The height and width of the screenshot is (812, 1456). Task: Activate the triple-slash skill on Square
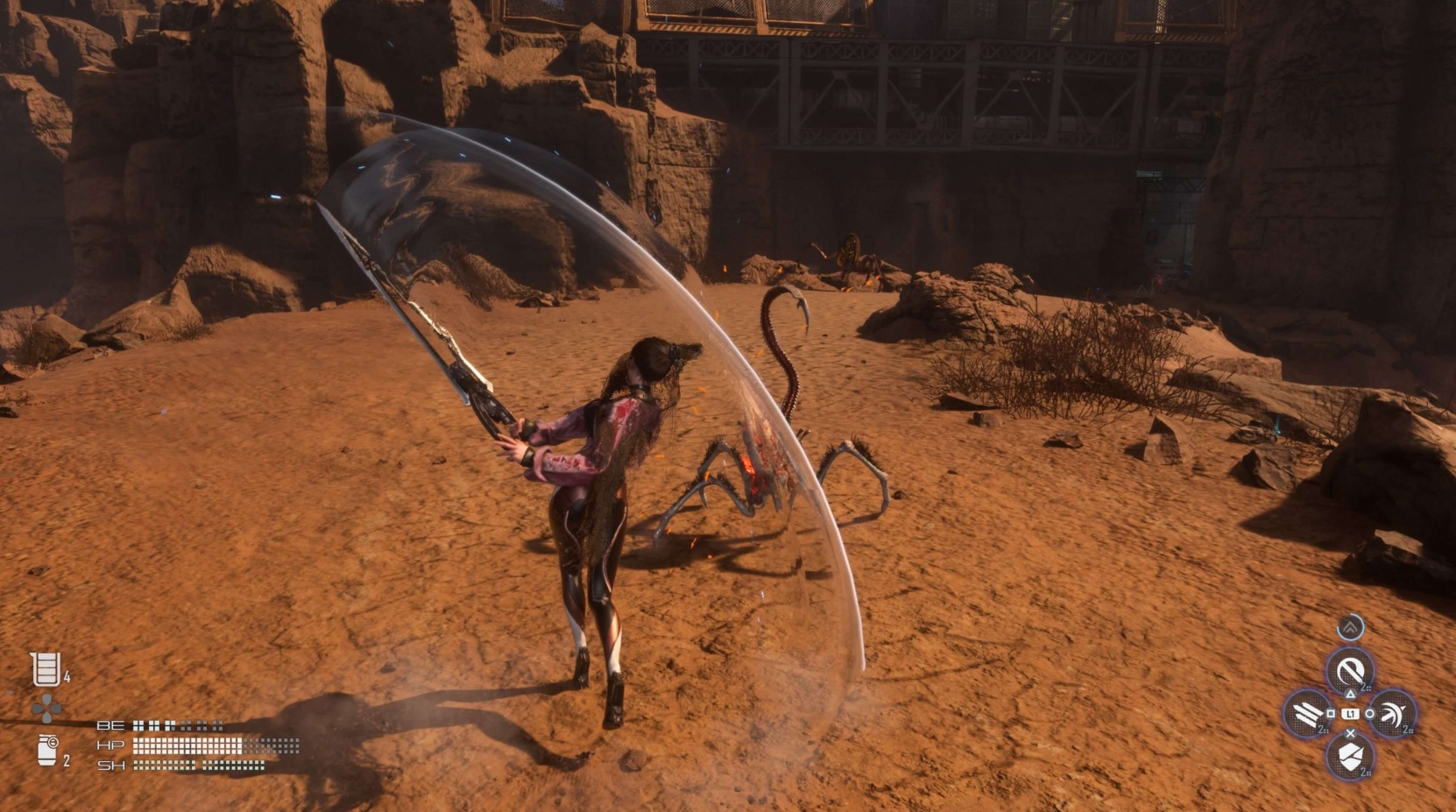1307,714
